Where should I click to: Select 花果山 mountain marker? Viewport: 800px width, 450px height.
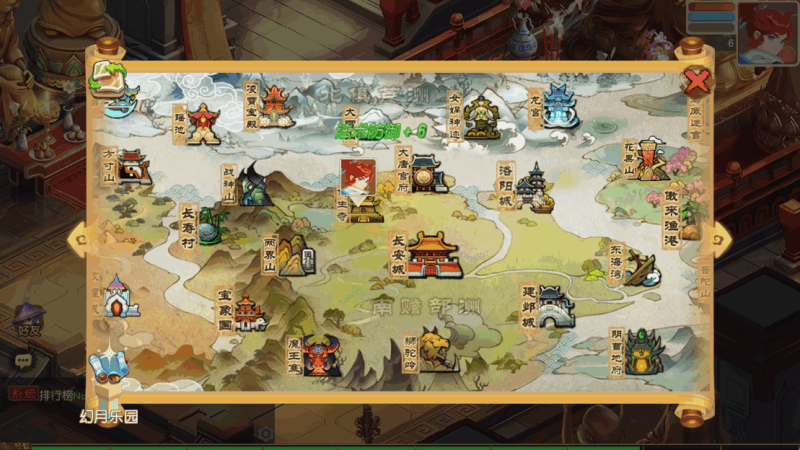click(x=652, y=160)
